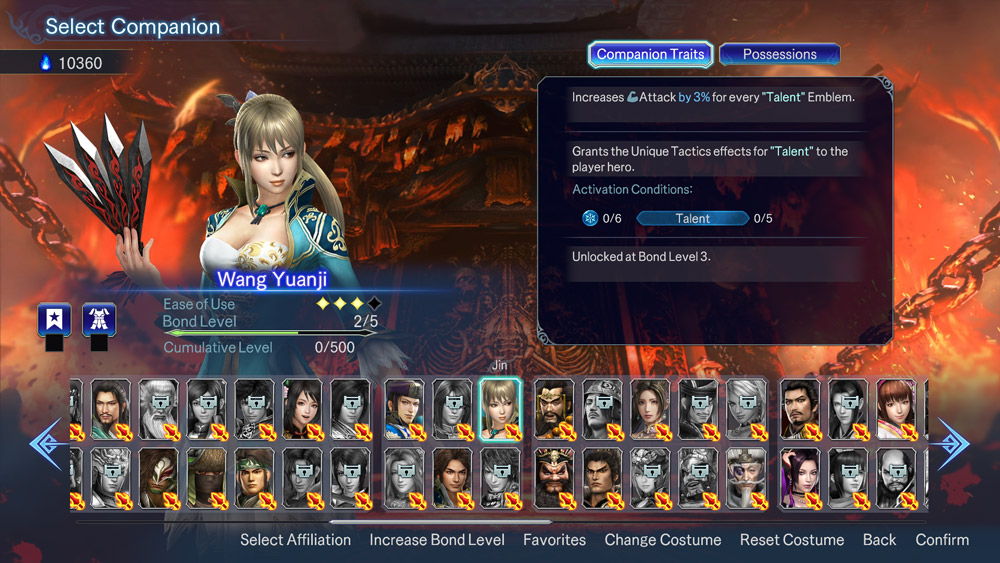Open the Favorites option
This screenshot has width=1000, height=563.
tap(554, 539)
